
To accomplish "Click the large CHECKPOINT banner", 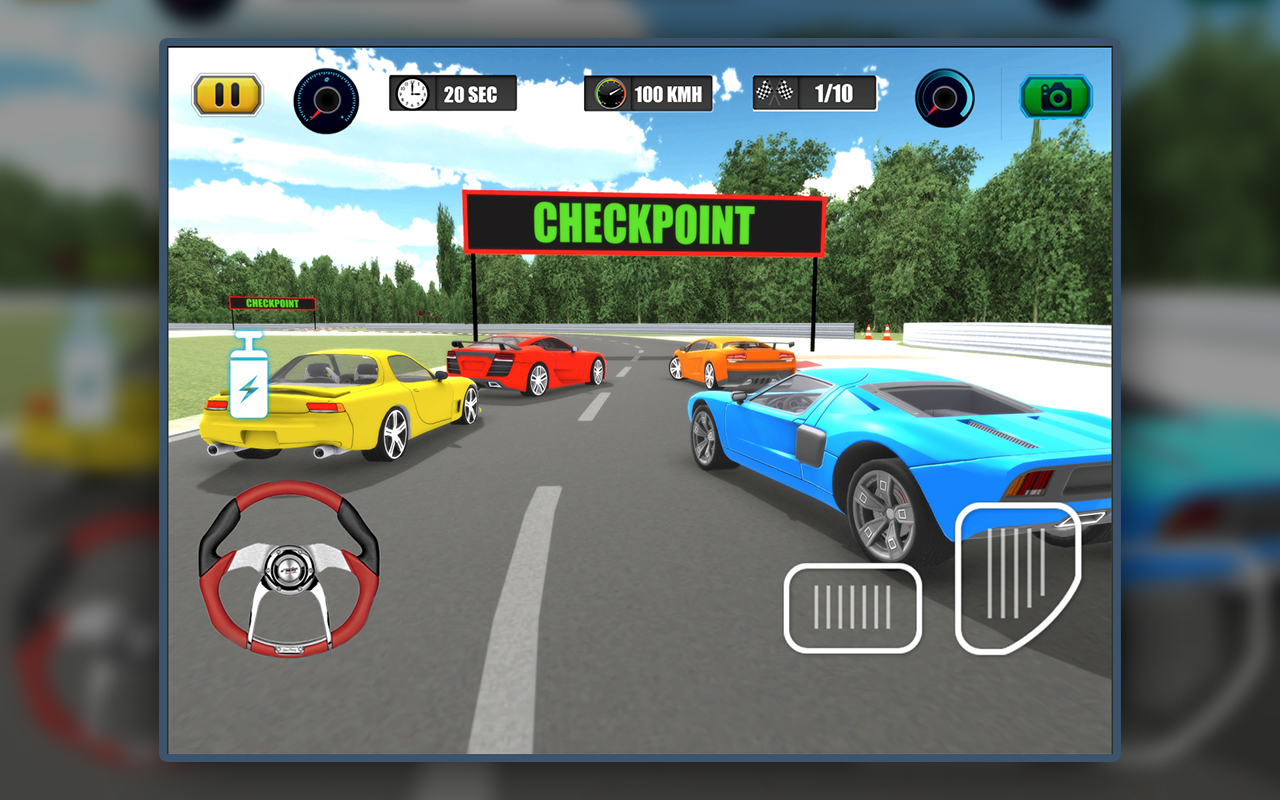I will 645,223.
